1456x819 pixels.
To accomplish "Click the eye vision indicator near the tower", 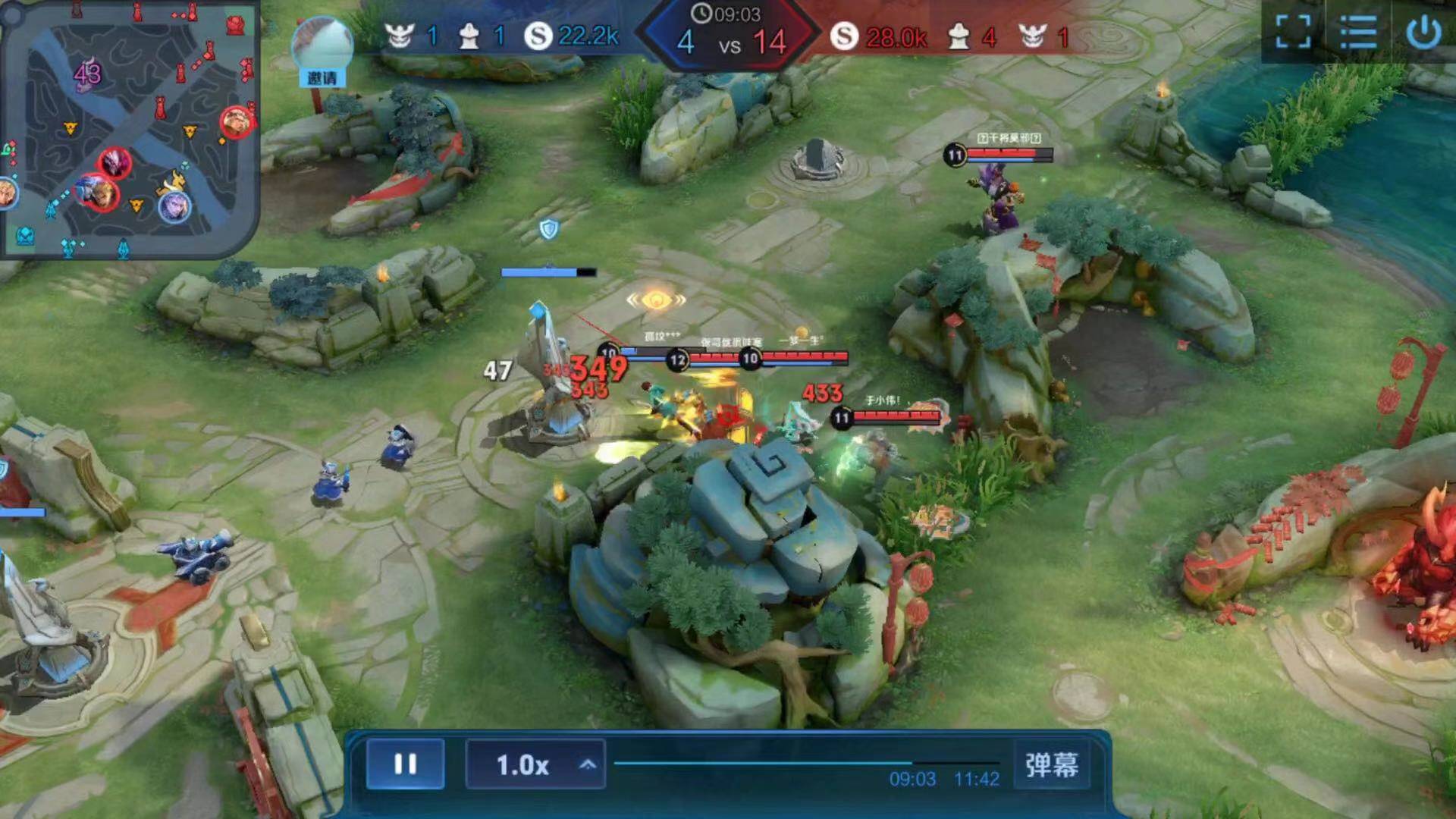I will pyautogui.click(x=657, y=299).
